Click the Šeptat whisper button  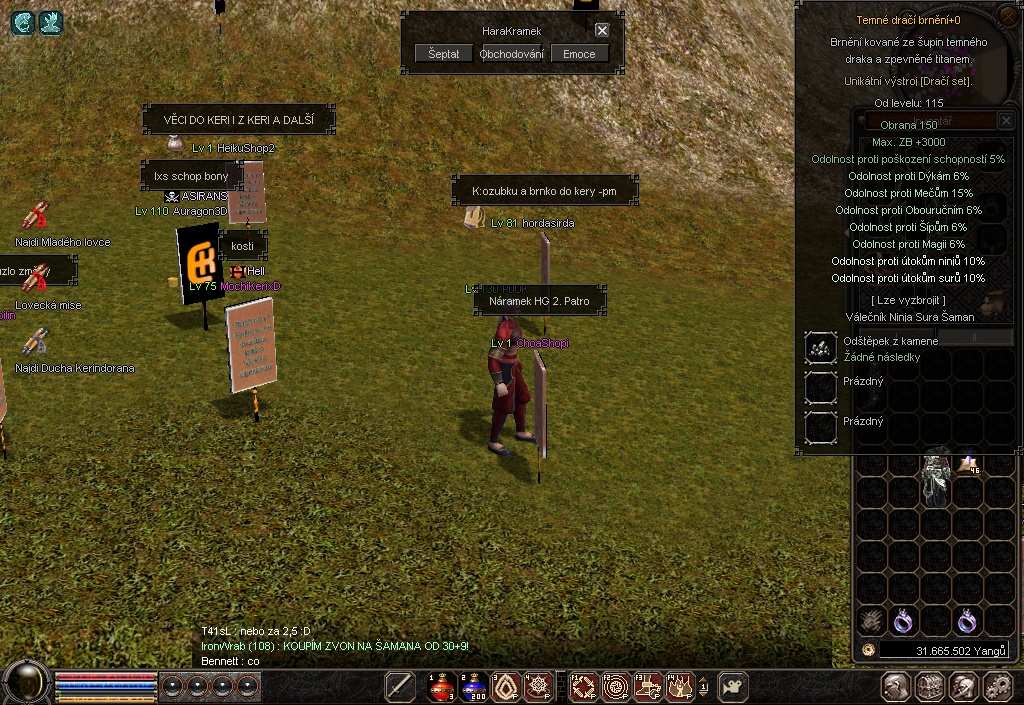point(444,54)
